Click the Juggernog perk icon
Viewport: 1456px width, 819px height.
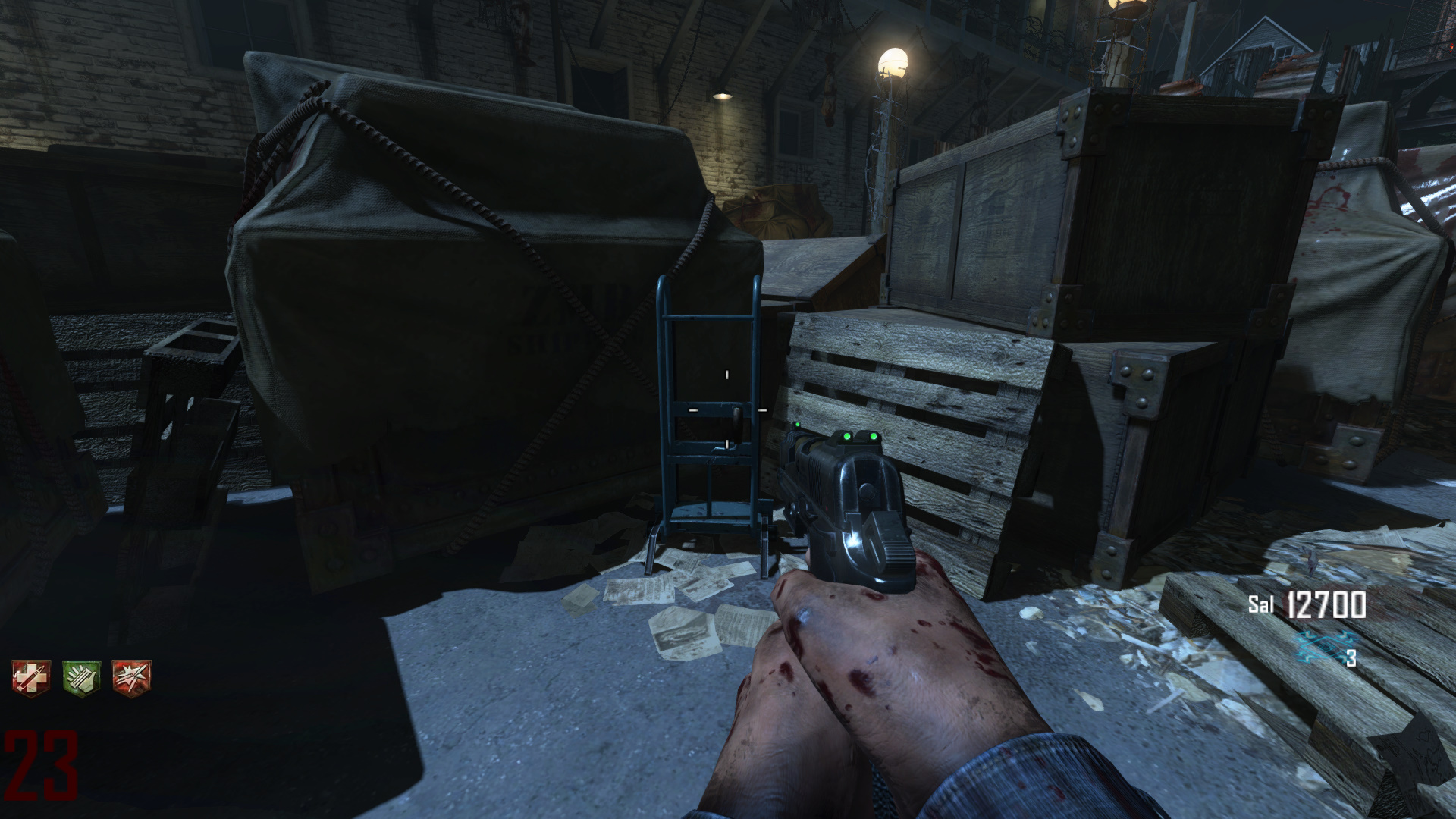(x=31, y=676)
